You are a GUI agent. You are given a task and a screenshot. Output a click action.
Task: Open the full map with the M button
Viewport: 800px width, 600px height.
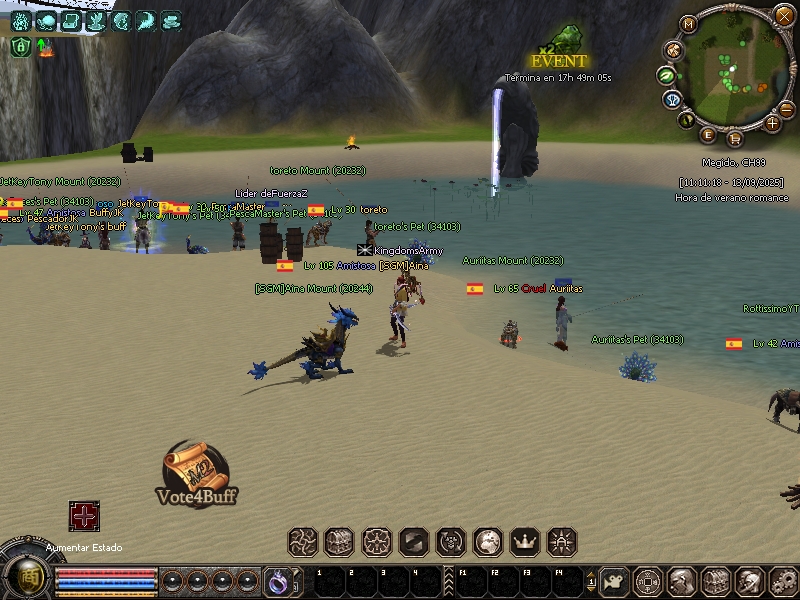[688, 23]
